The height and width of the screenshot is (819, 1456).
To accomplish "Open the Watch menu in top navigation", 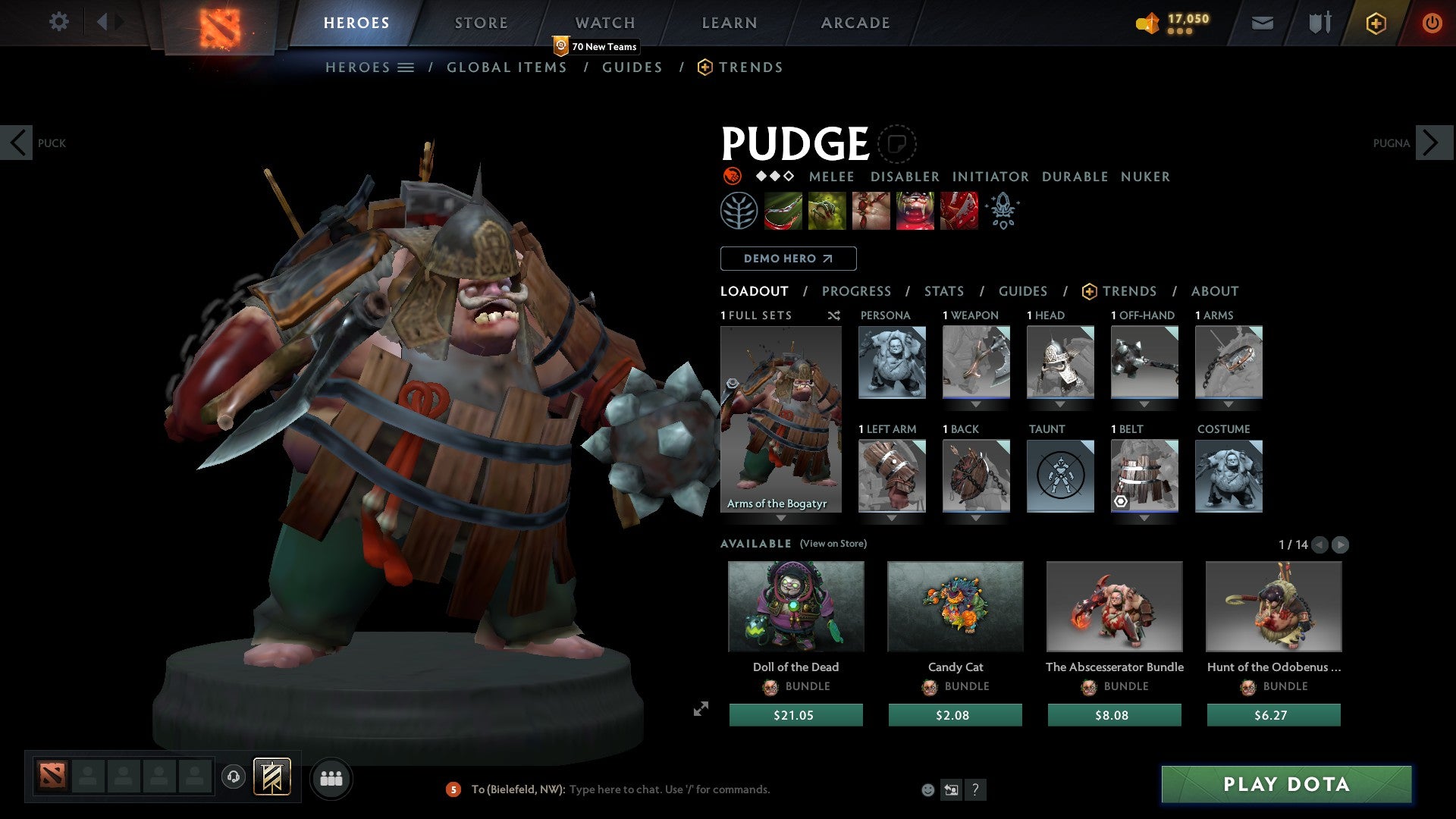I will click(604, 23).
